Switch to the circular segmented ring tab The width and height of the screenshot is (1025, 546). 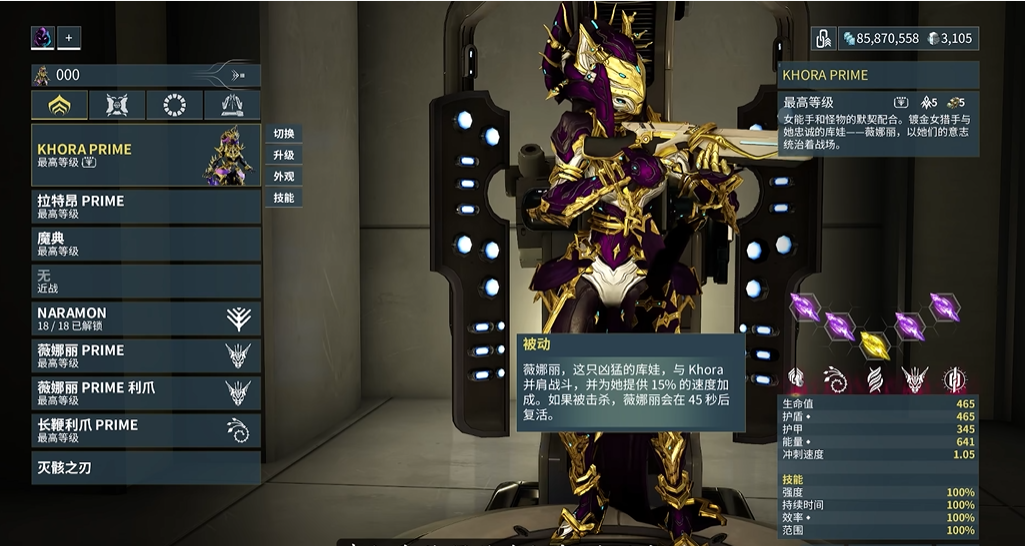pyautogui.click(x=175, y=105)
